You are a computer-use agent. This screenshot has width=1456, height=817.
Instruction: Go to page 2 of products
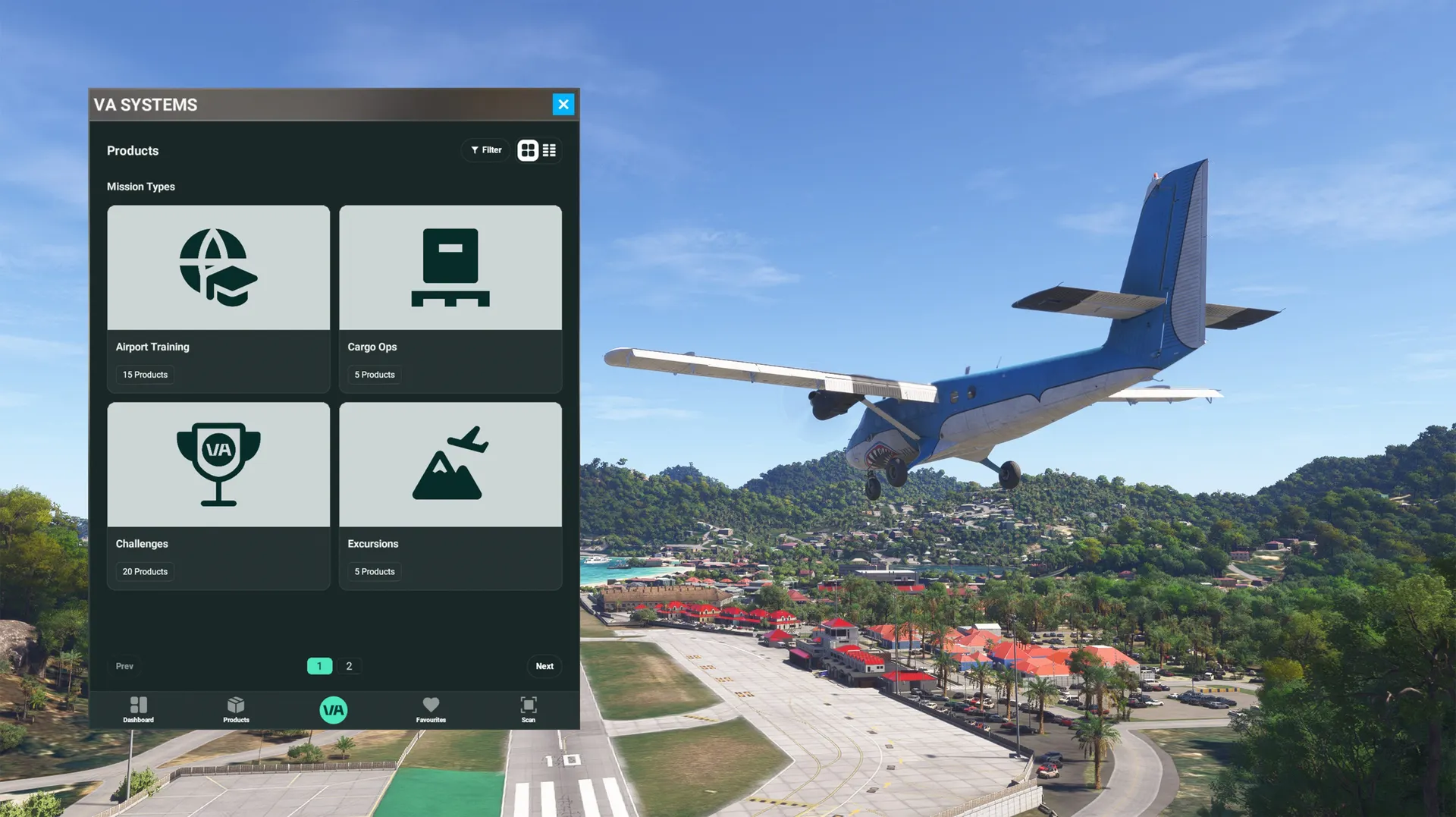point(349,666)
